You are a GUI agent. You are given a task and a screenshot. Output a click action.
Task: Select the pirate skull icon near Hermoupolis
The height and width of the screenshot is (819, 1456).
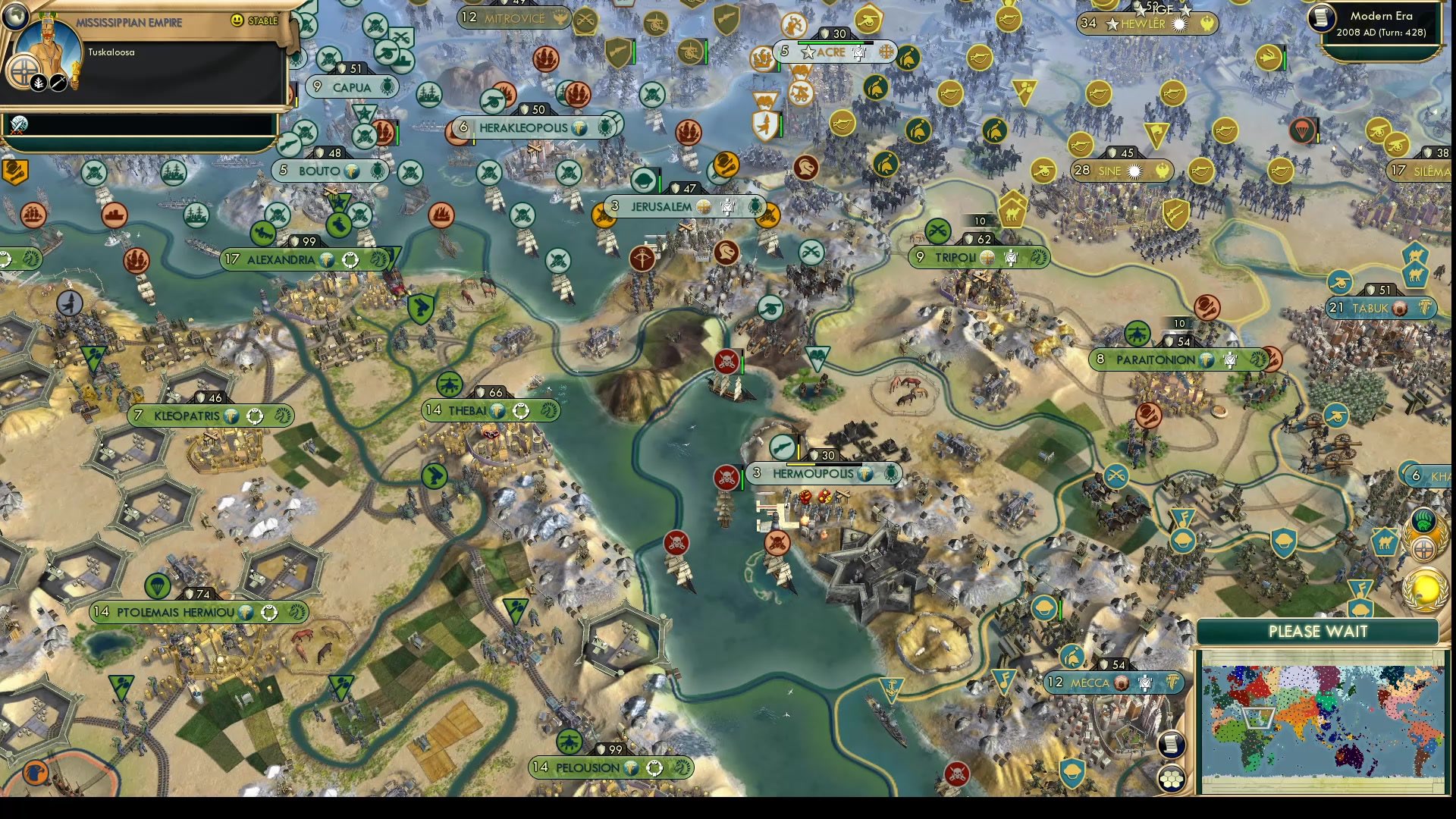726,479
